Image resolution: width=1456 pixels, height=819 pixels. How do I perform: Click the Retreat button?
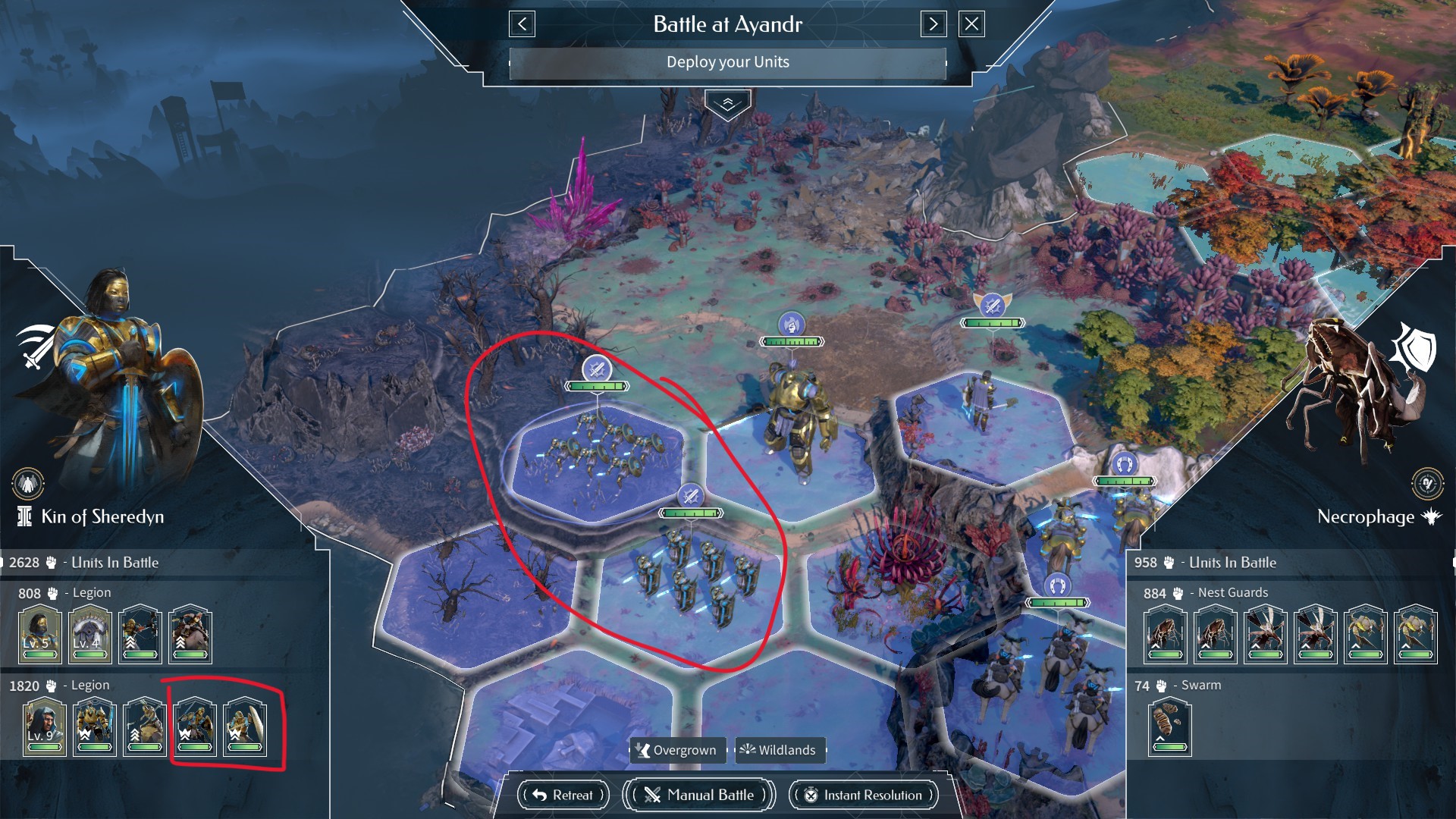pyautogui.click(x=562, y=795)
